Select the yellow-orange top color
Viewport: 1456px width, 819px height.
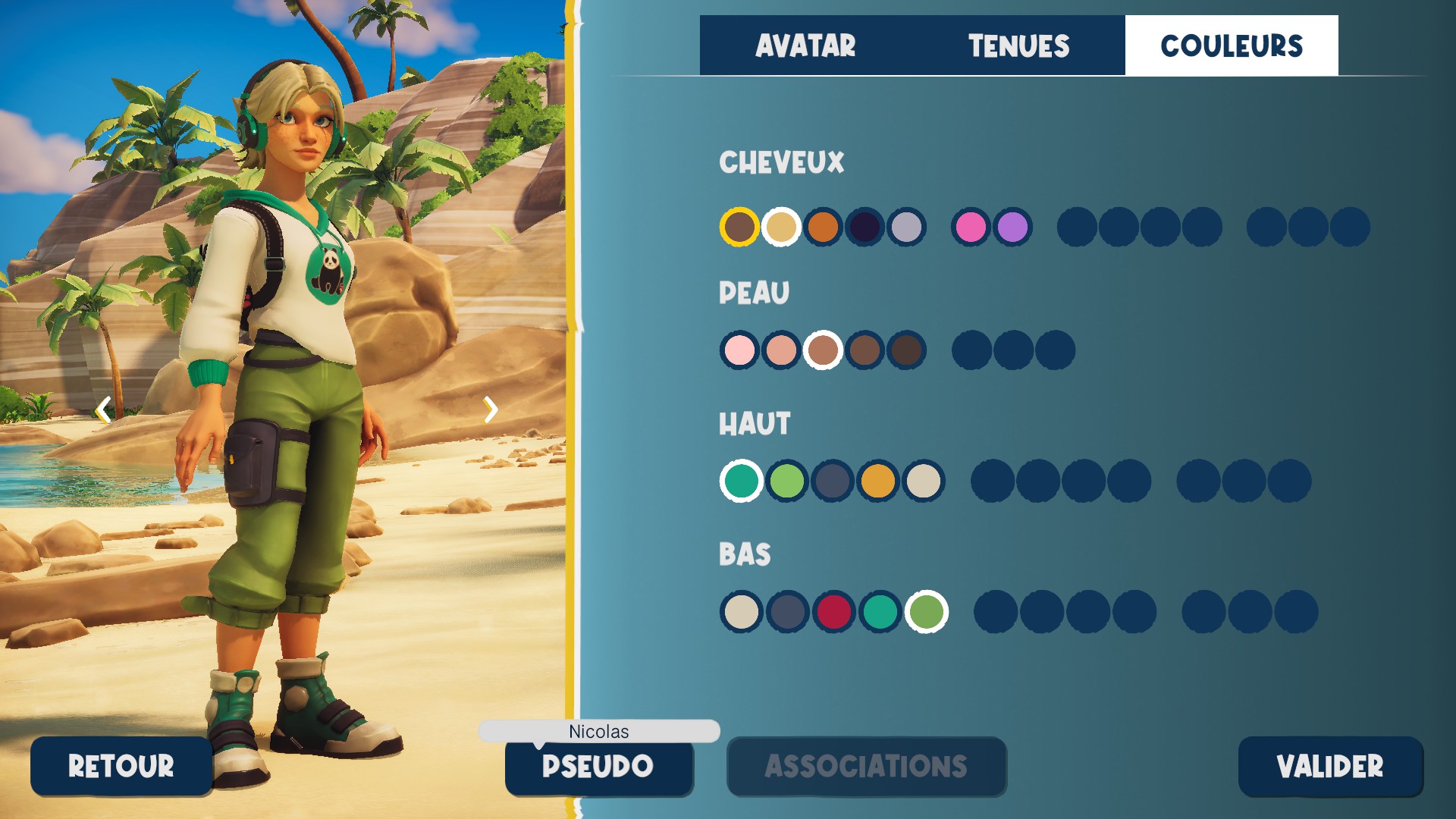click(878, 481)
